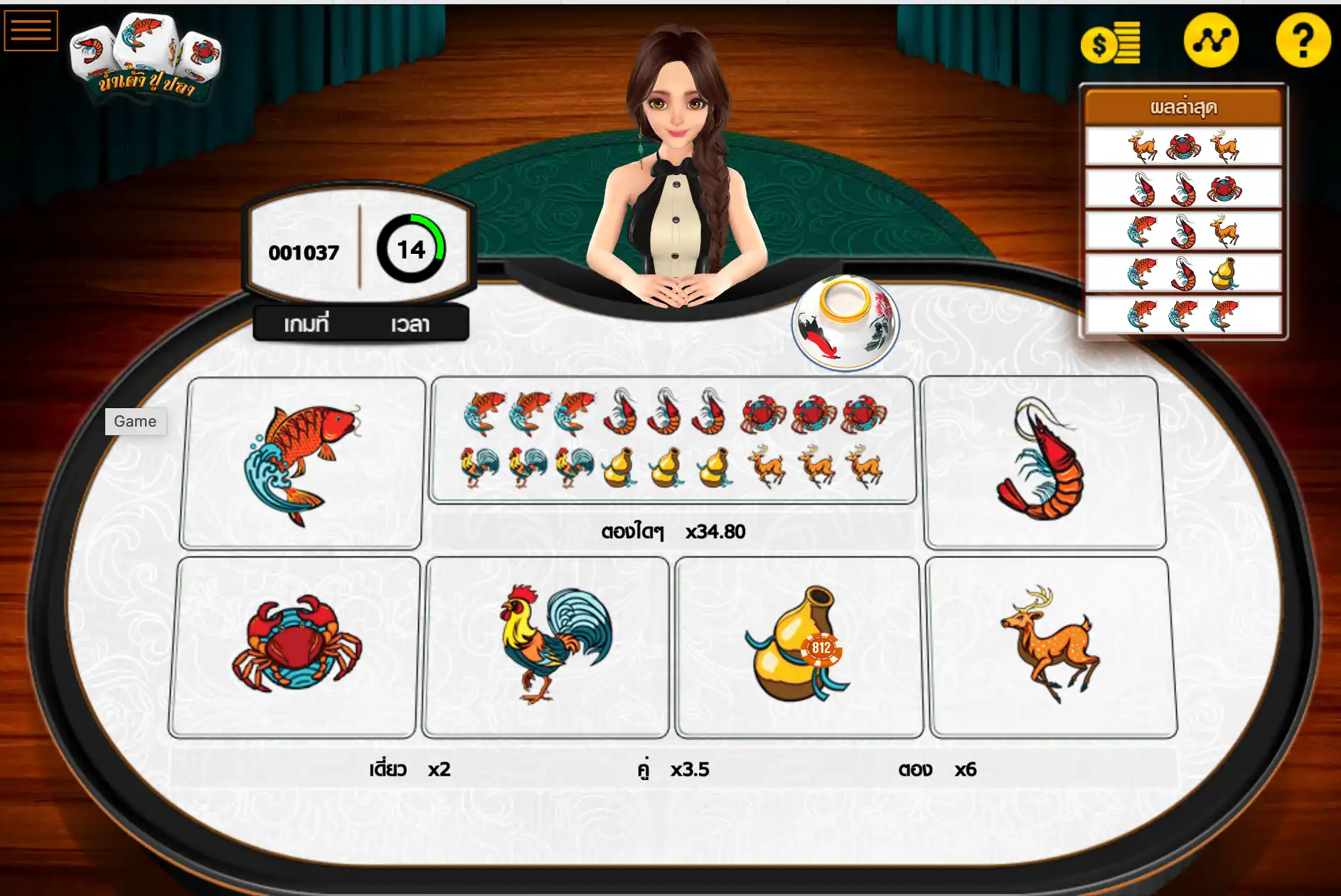Place a bet on the Shrimp symbol
Image resolution: width=1341 pixels, height=896 pixels.
click(x=1045, y=462)
